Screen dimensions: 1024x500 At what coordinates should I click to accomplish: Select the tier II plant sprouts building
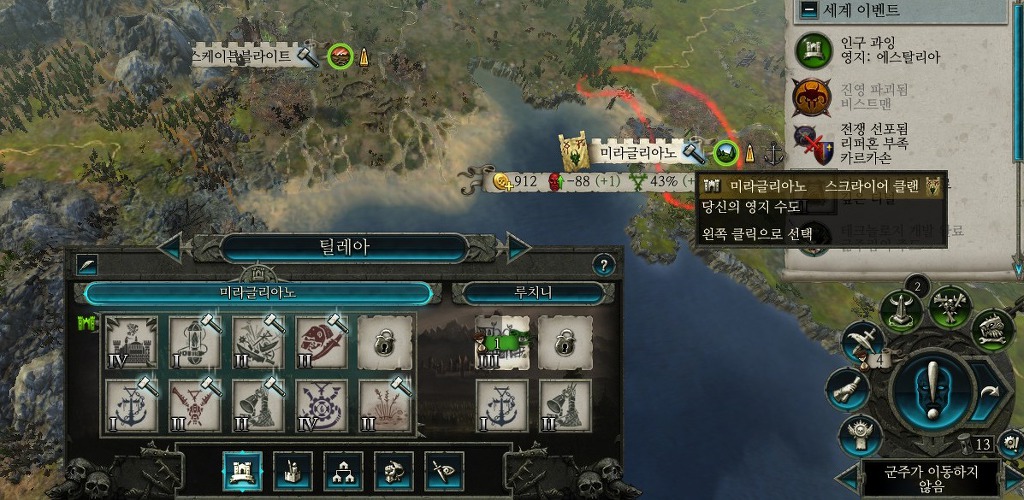[385, 405]
